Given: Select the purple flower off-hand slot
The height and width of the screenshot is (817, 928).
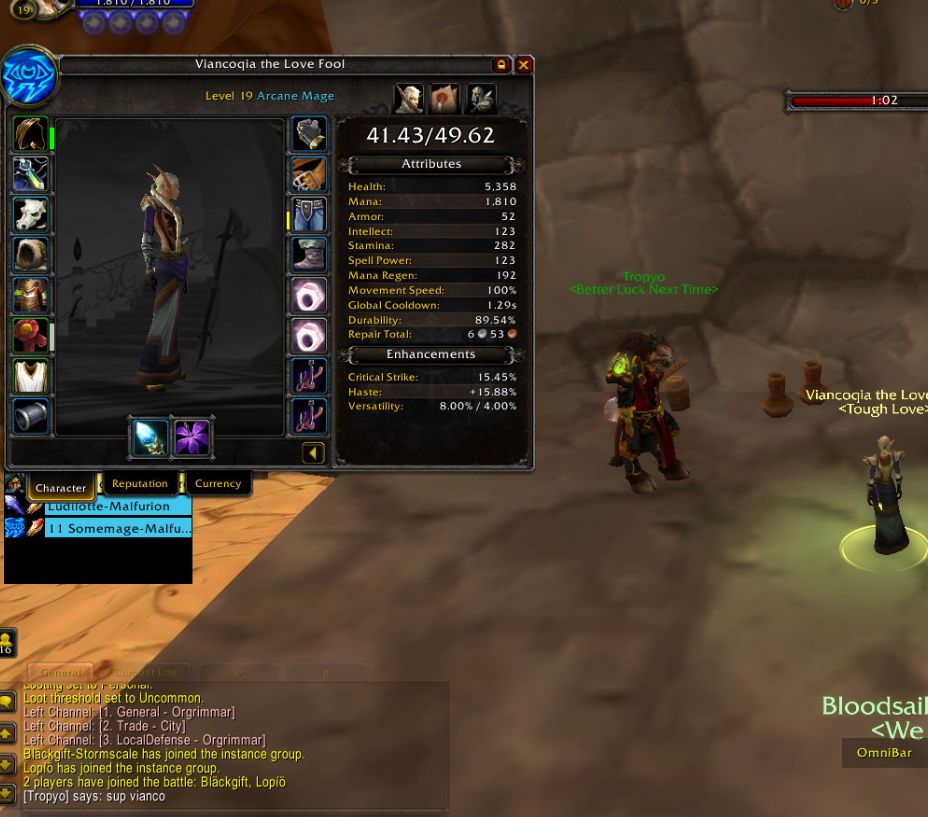Looking at the screenshot, I should click(191, 437).
